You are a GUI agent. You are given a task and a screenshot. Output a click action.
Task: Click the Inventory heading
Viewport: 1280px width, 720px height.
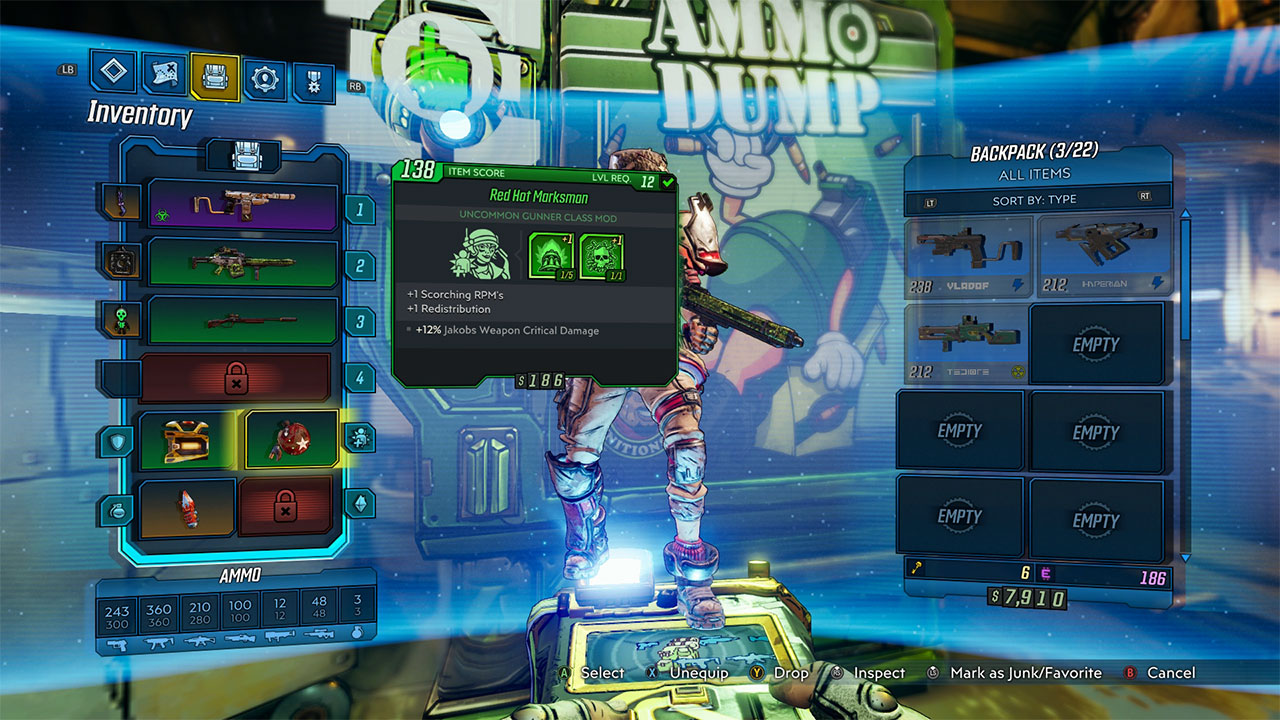point(138,114)
